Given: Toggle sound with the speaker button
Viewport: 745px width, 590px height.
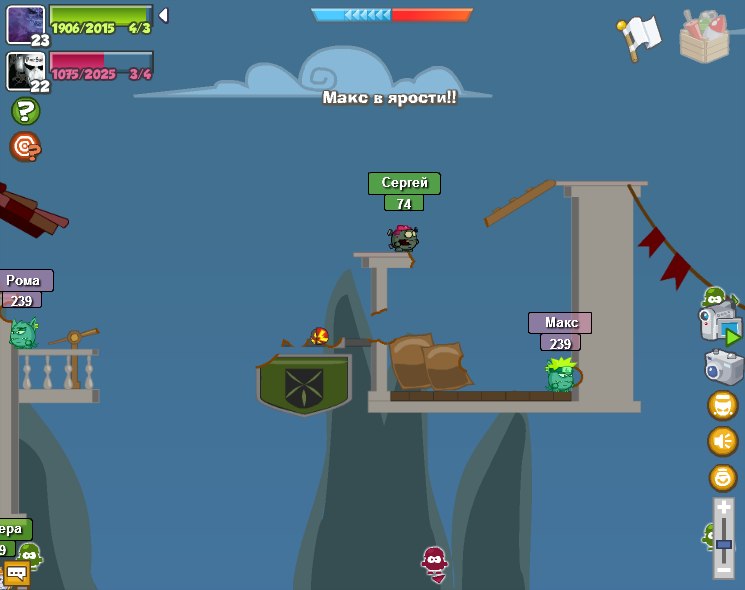Looking at the screenshot, I should (722, 441).
